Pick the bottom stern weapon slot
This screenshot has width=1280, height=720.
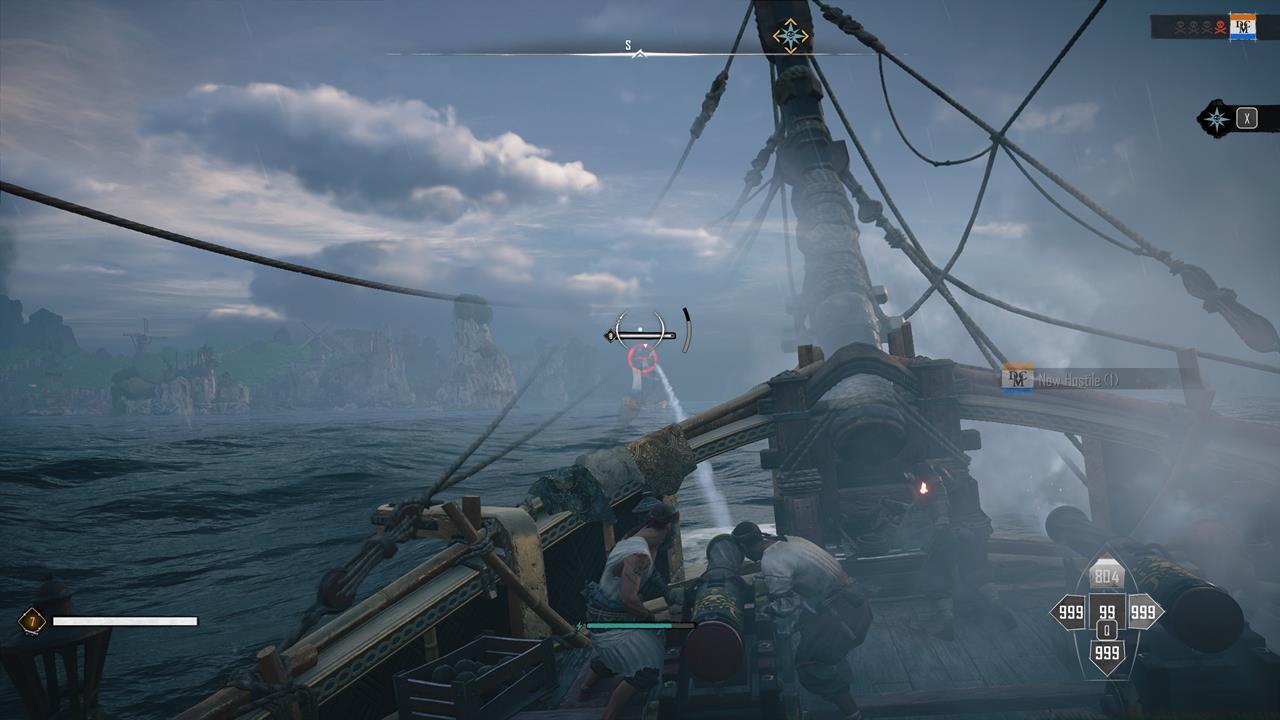pyautogui.click(x=1107, y=654)
